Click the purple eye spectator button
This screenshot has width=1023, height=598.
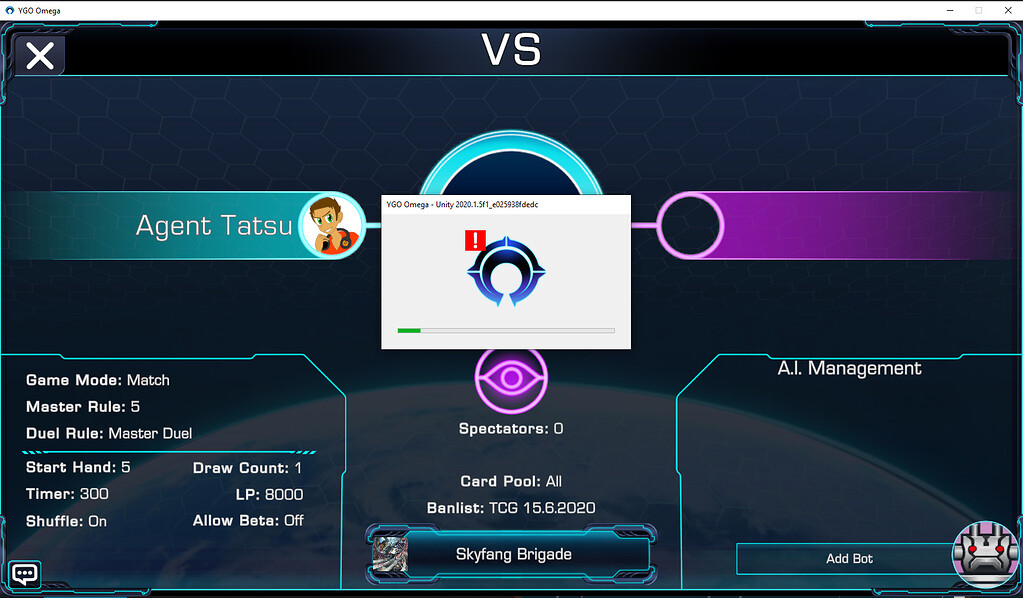(511, 380)
